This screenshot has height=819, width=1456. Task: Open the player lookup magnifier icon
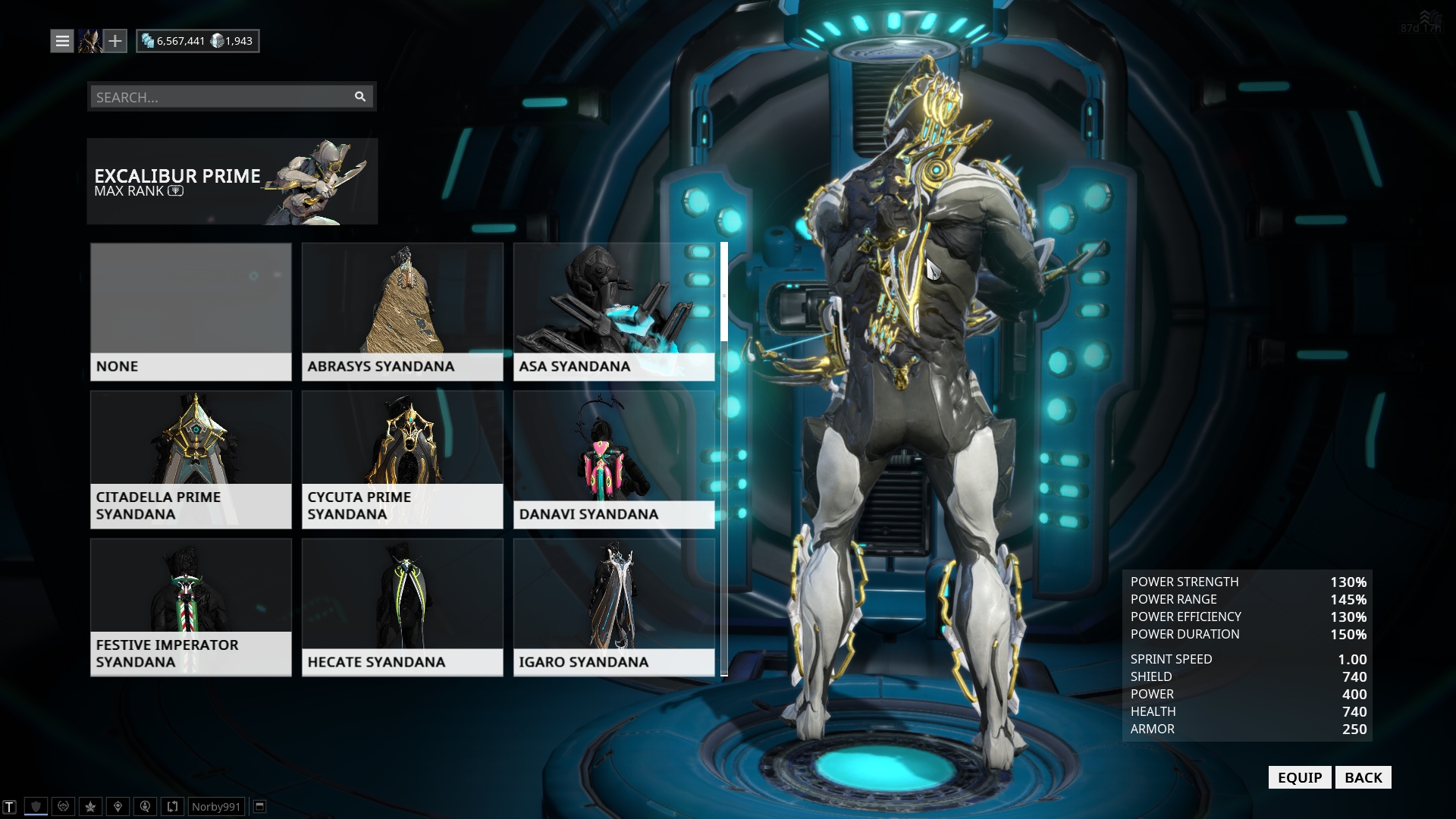[144, 806]
